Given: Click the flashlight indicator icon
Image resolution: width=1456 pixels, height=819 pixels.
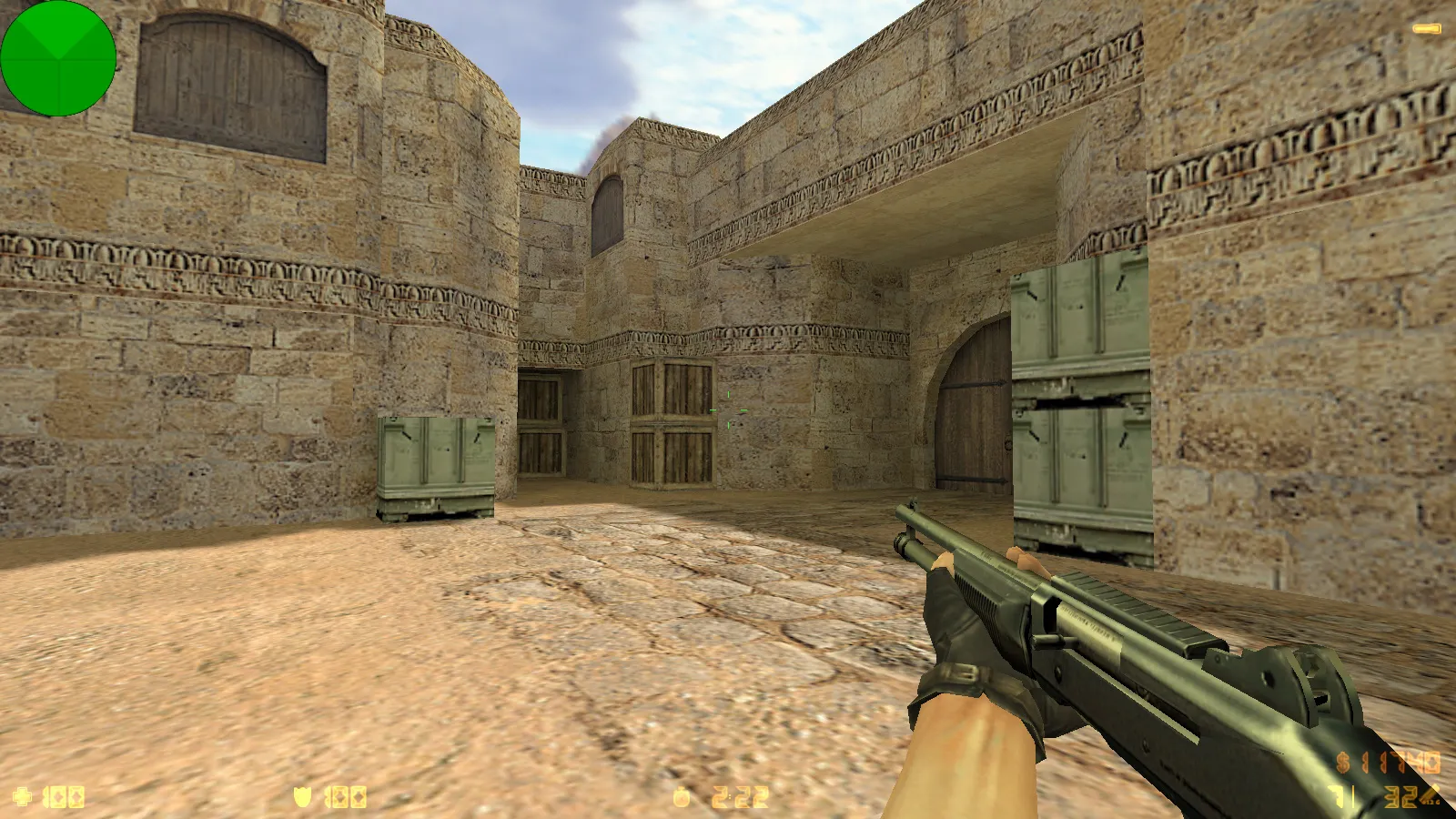Looking at the screenshot, I should click(x=1426, y=29).
